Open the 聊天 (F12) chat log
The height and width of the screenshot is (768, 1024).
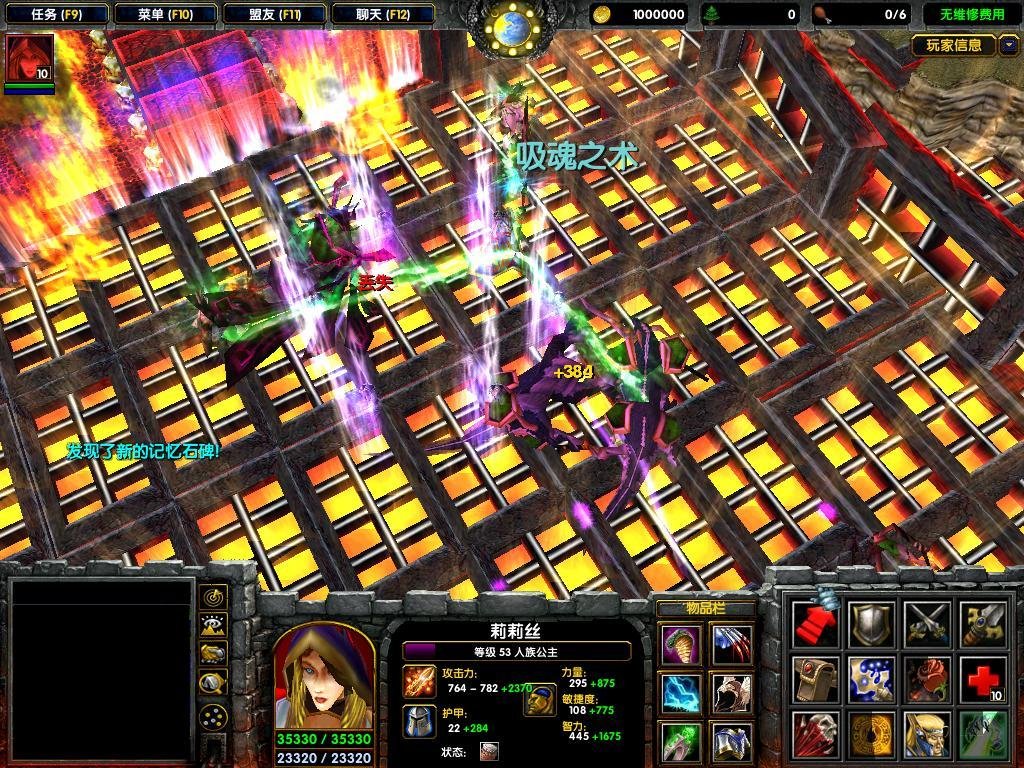click(x=382, y=14)
